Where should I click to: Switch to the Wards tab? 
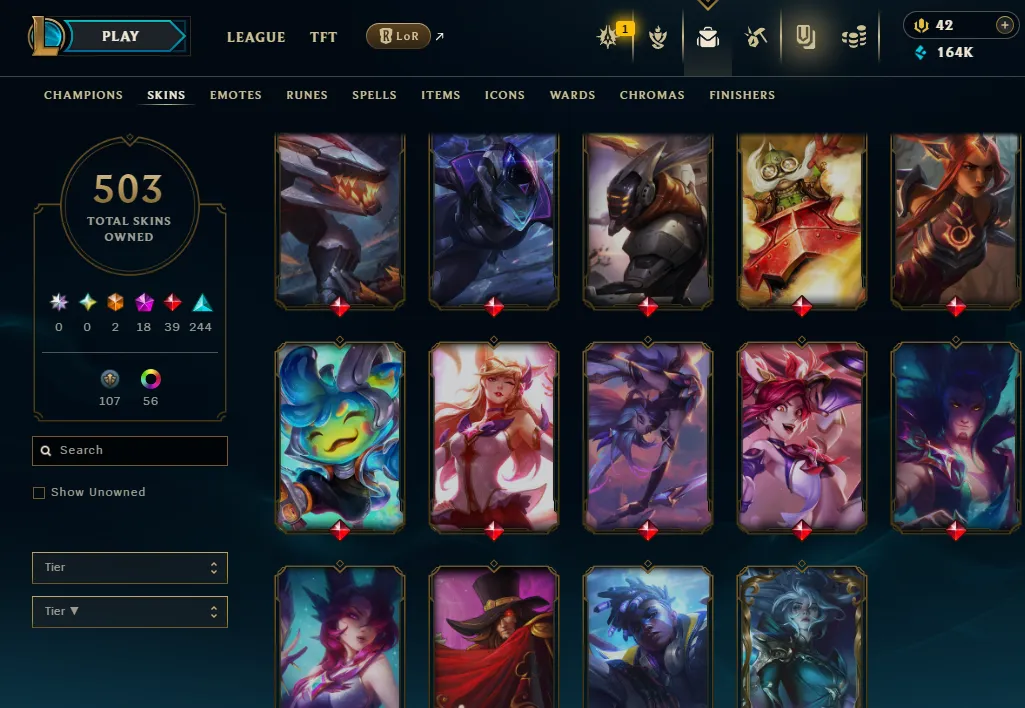click(572, 95)
